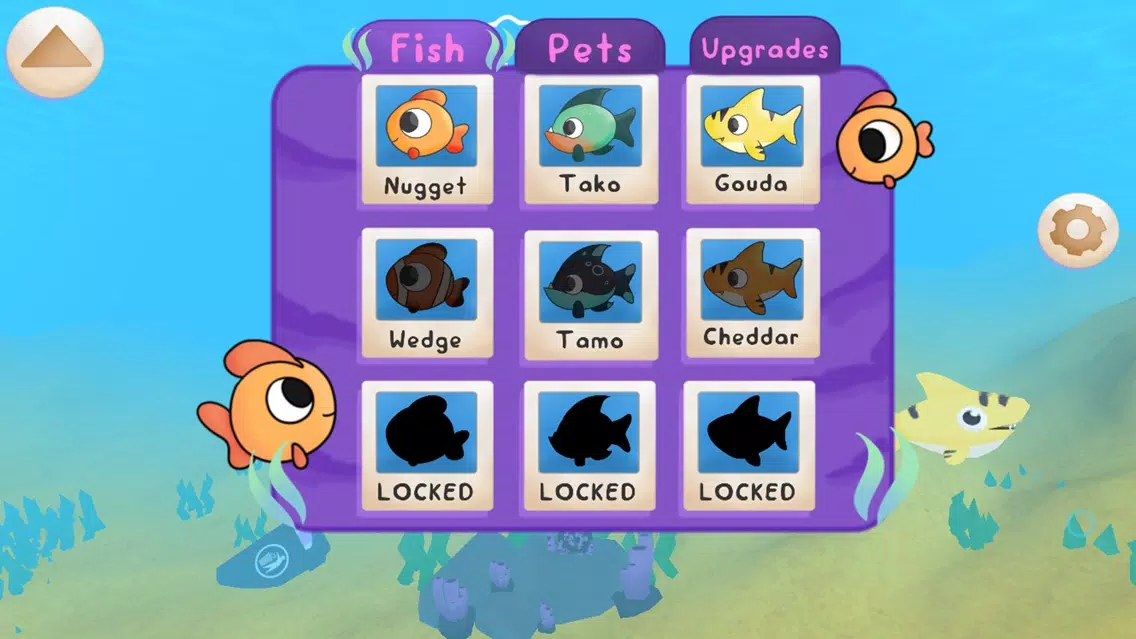Choose the Tamo dark fish card
The image size is (1136, 639).
click(589, 293)
